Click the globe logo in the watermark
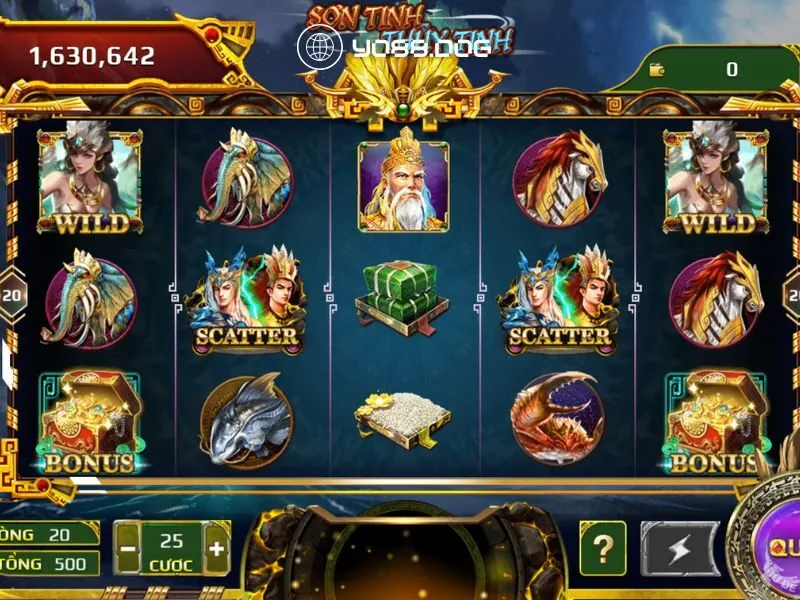The height and width of the screenshot is (600, 800). pyautogui.click(x=320, y=46)
